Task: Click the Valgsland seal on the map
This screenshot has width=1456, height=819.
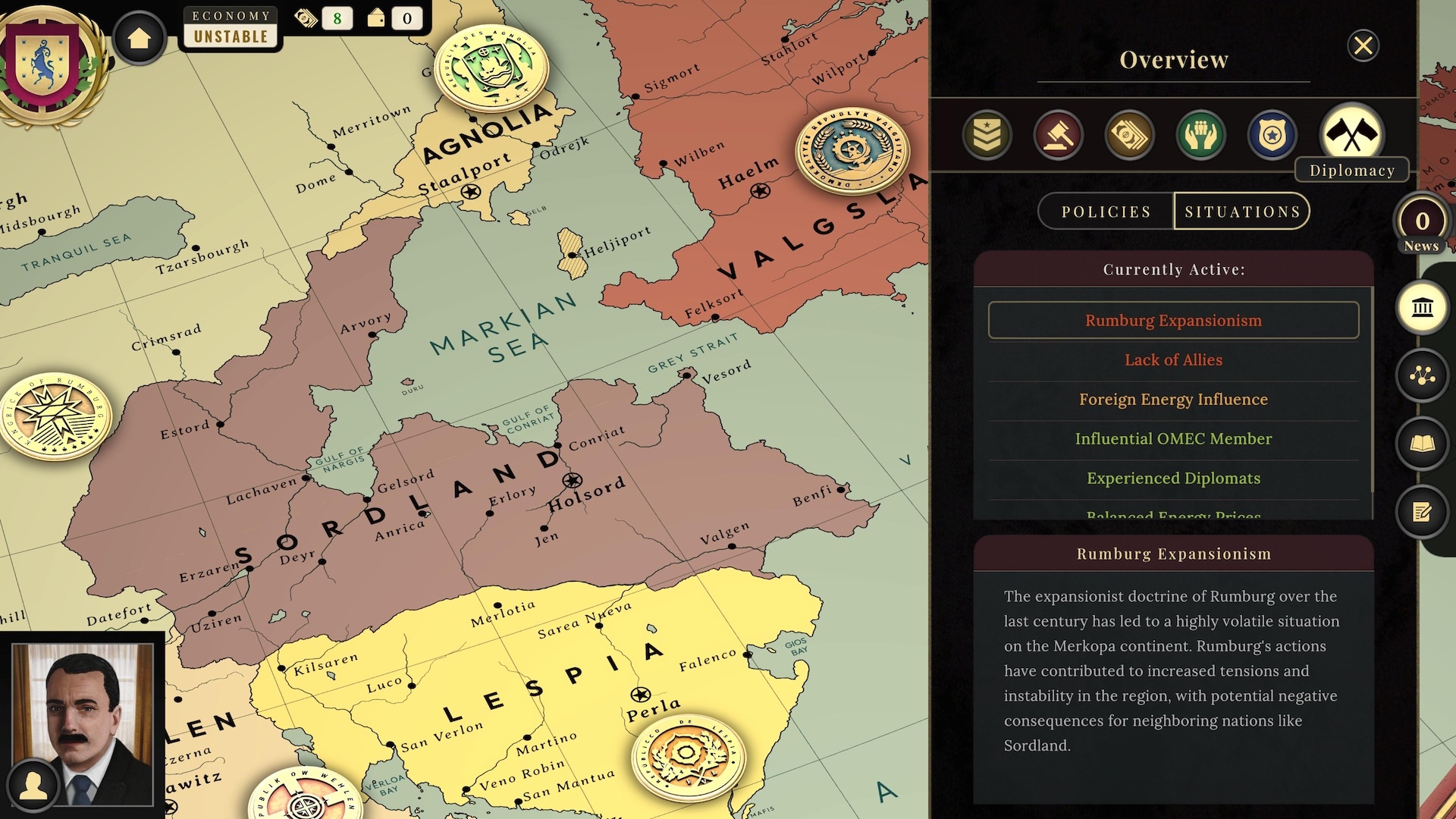Action: coord(851,149)
